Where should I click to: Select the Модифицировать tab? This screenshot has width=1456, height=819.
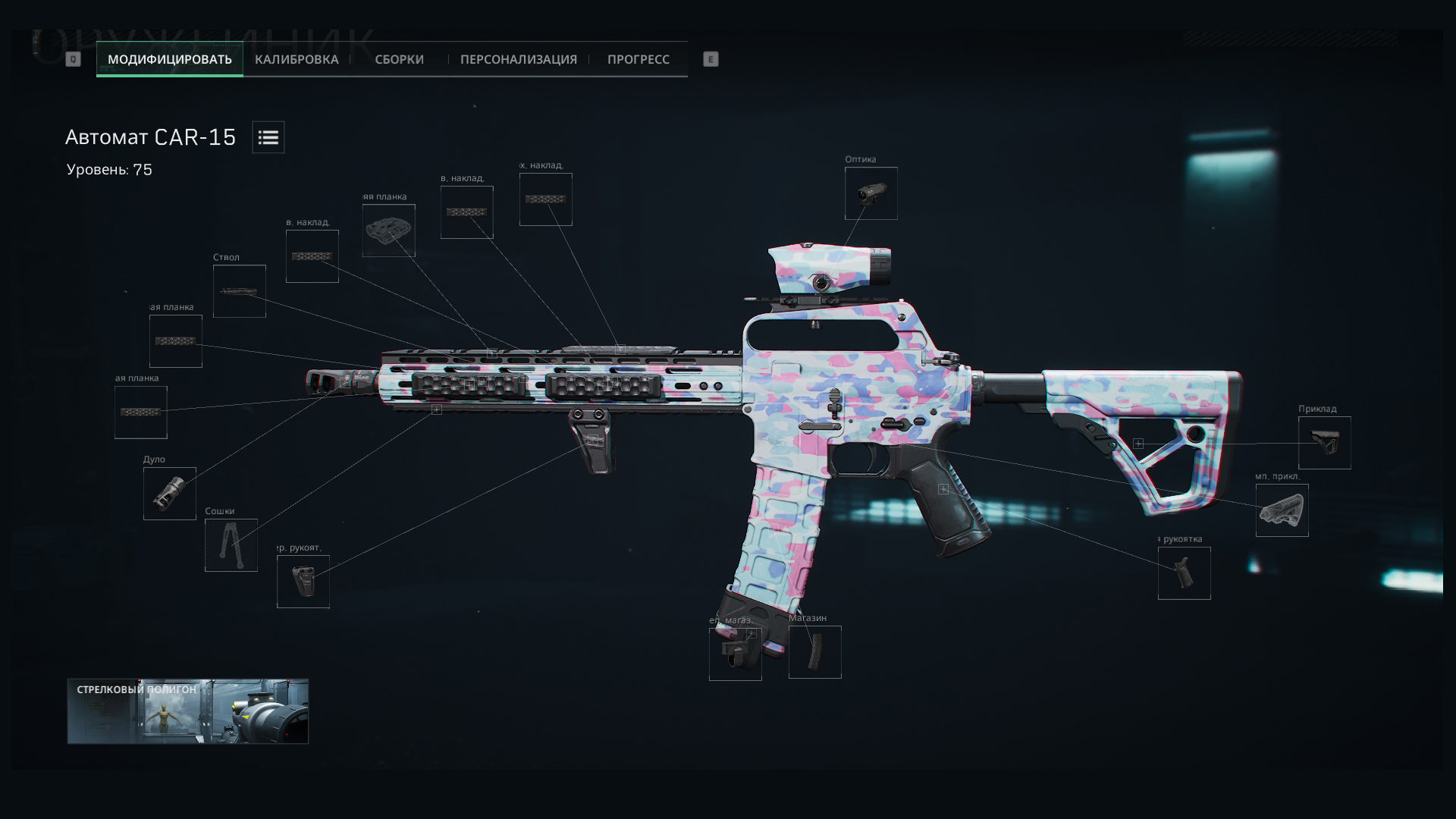pyautogui.click(x=170, y=59)
